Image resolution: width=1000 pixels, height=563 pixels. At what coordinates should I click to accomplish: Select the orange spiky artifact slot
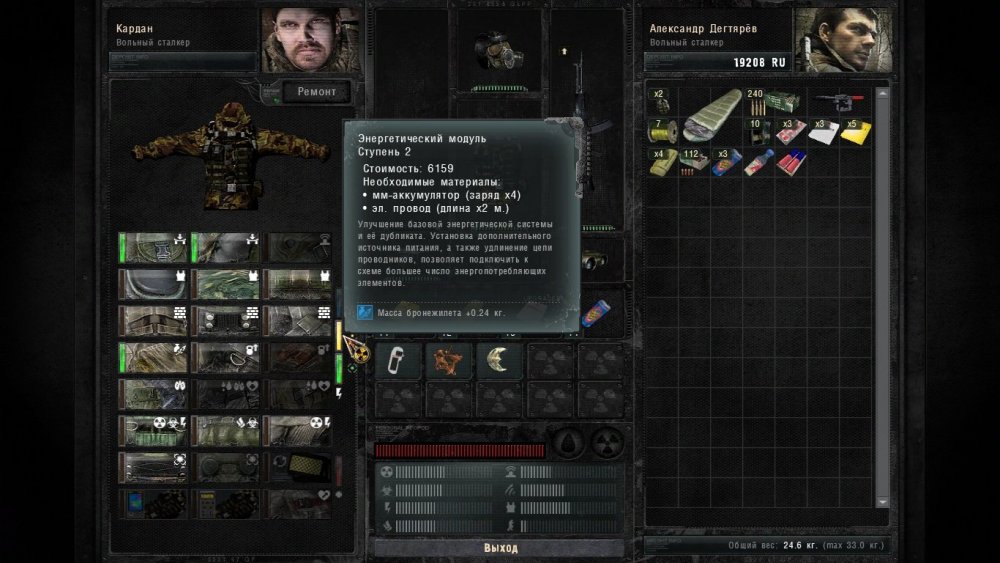pos(448,360)
